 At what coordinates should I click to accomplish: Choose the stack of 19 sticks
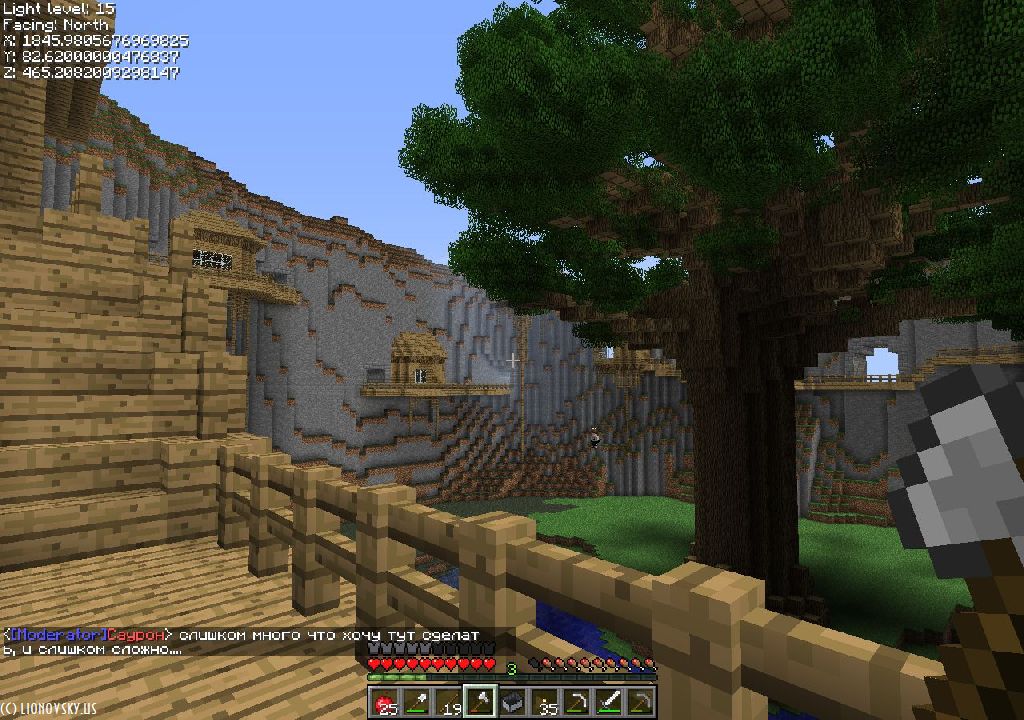tap(449, 703)
